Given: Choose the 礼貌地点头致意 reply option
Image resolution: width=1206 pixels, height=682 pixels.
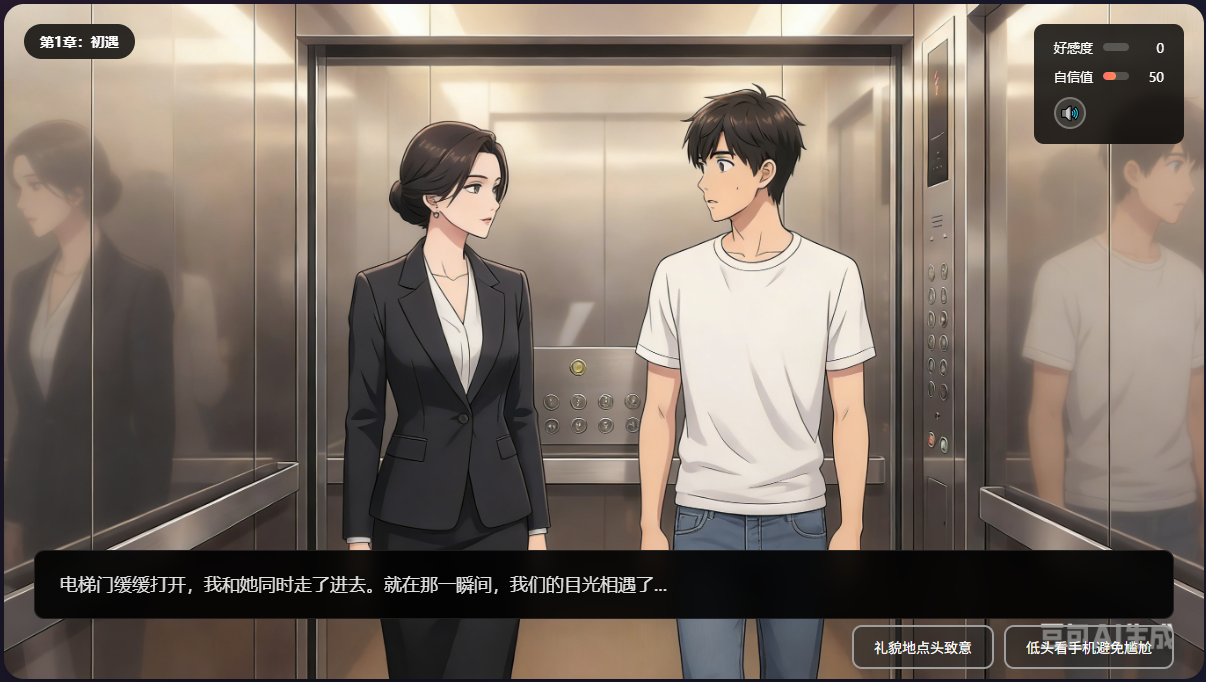Looking at the screenshot, I should [922, 647].
